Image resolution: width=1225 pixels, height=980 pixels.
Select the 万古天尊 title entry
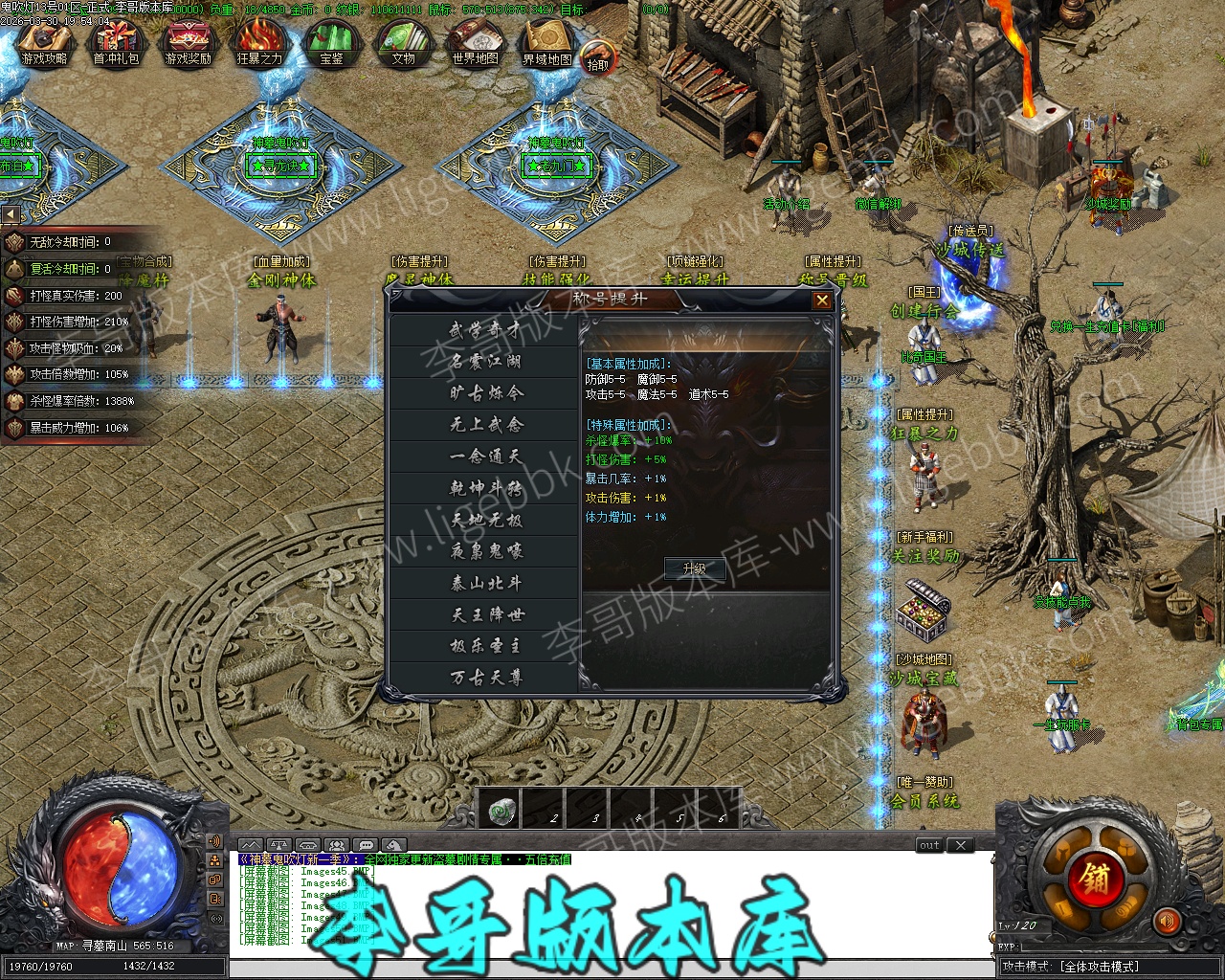coord(485,678)
